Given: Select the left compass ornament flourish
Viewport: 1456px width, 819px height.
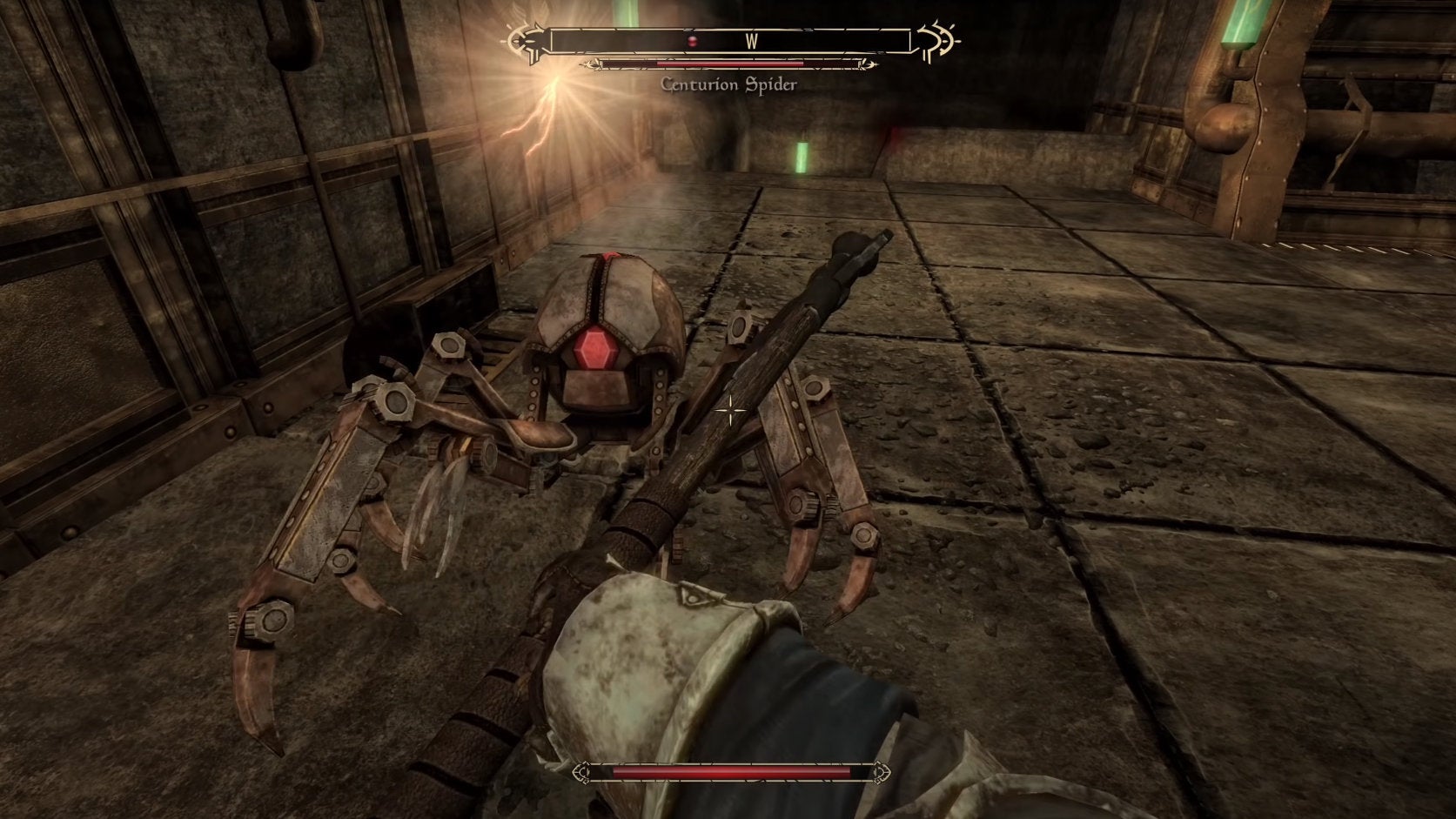Looking at the screenshot, I should (523, 40).
